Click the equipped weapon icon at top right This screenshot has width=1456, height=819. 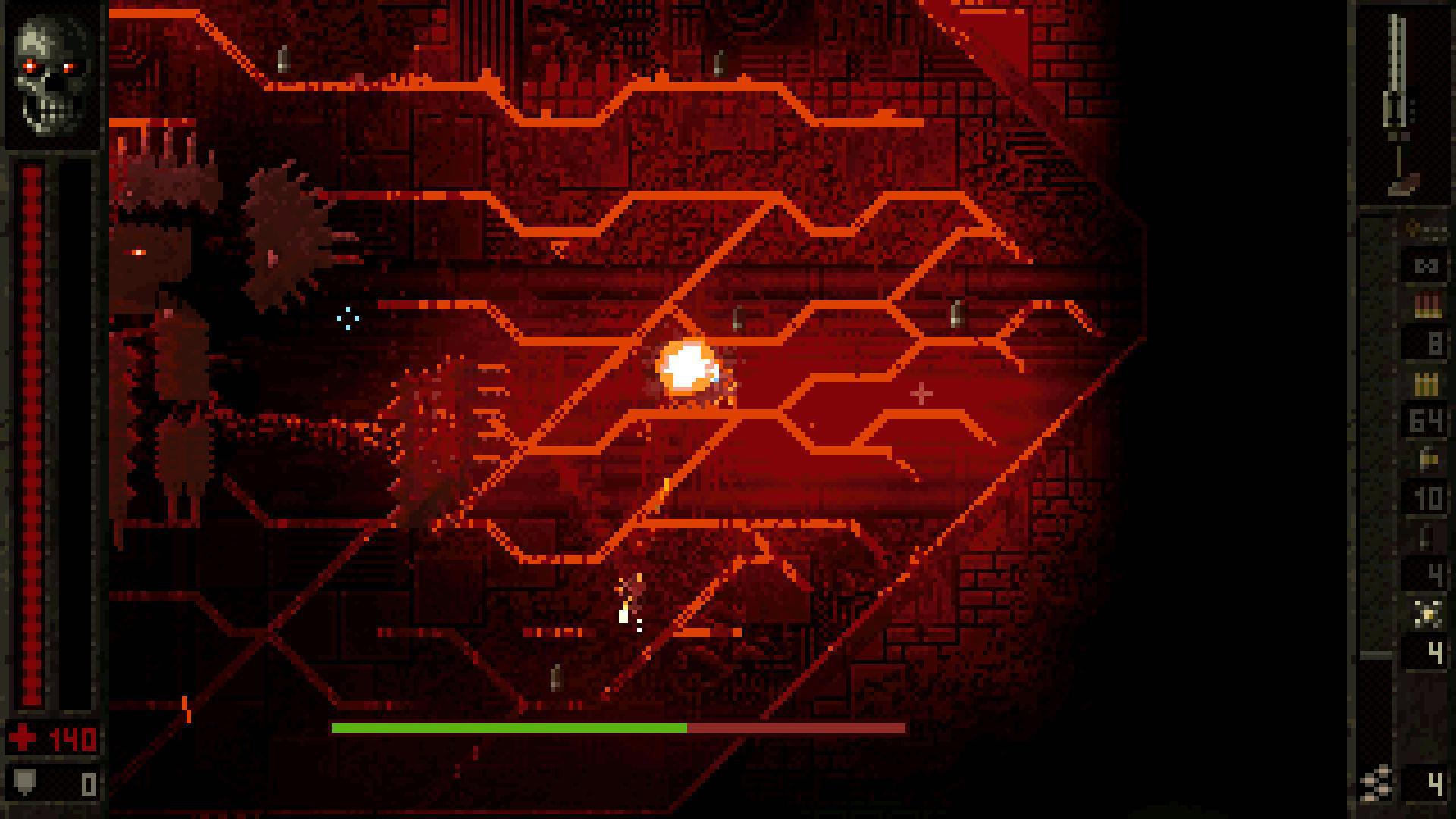coord(1398,99)
